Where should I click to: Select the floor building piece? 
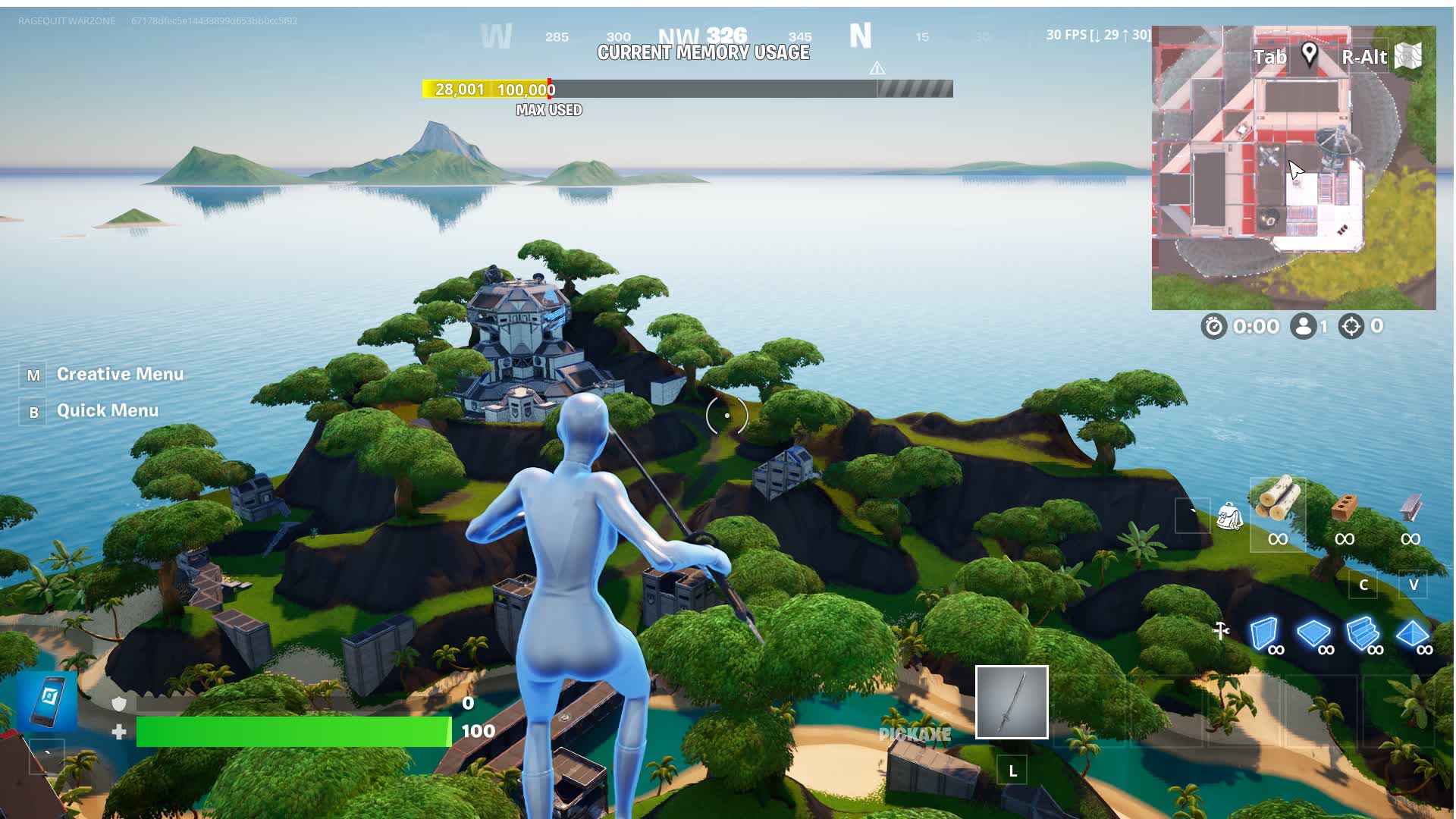(x=1313, y=634)
